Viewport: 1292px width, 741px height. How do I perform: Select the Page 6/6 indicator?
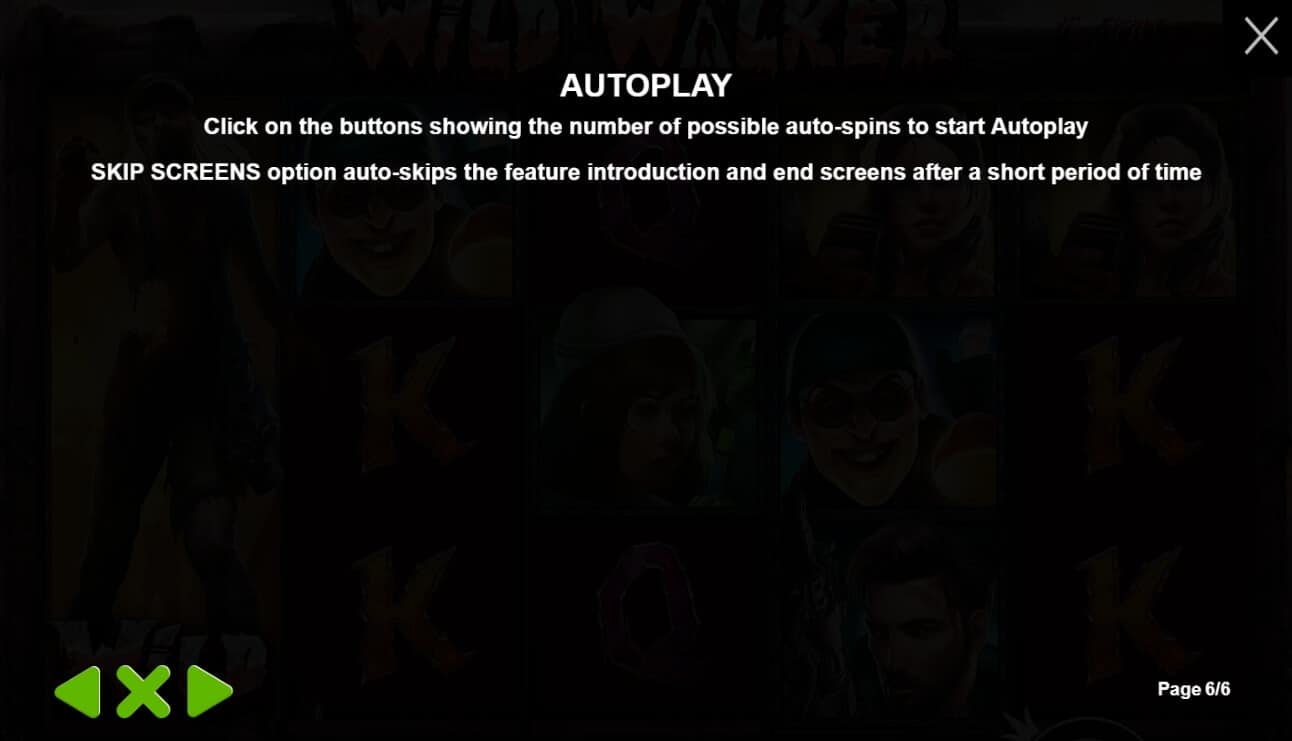coord(1195,688)
